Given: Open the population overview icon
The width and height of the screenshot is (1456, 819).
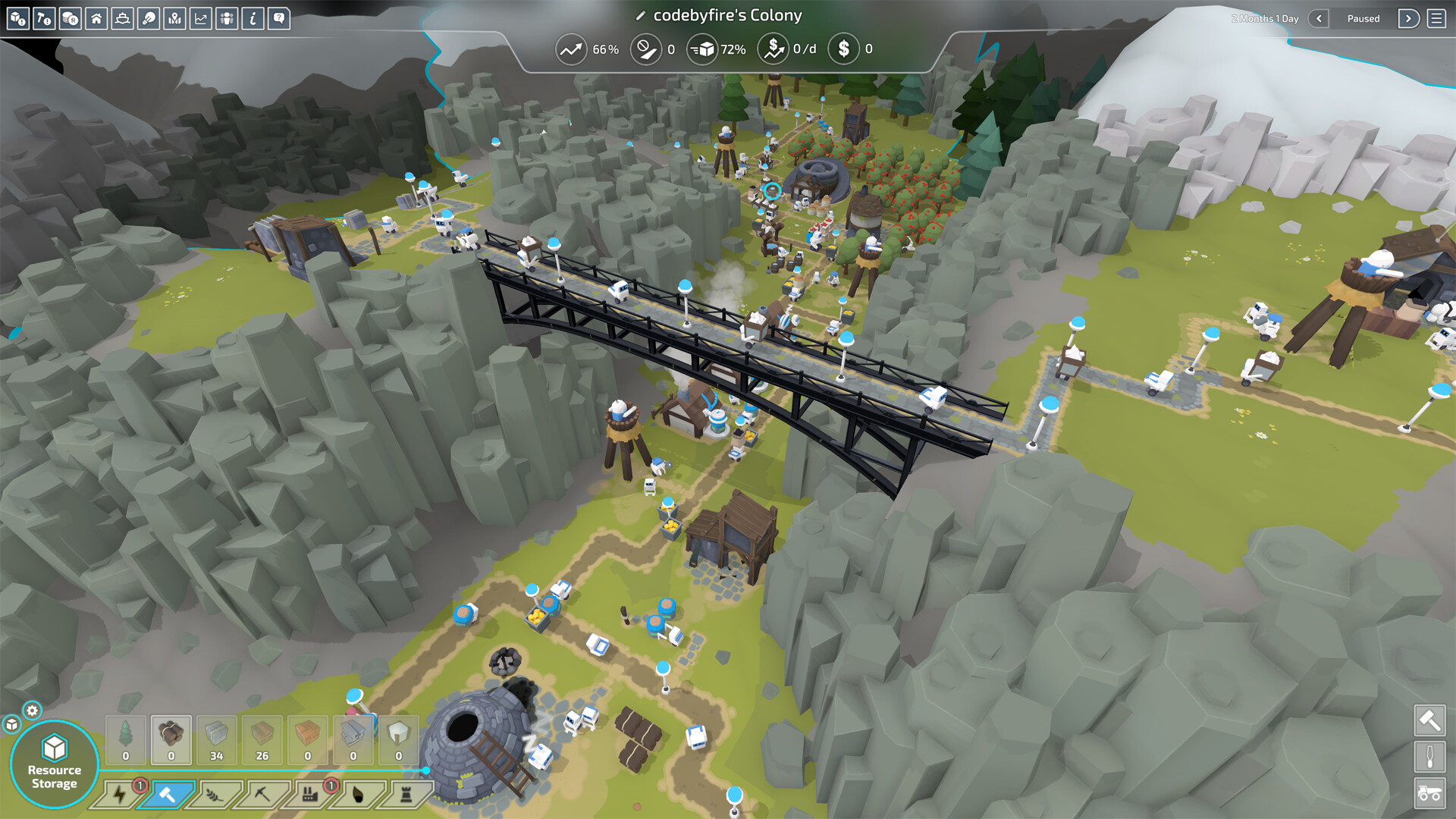Looking at the screenshot, I should (x=227, y=18).
